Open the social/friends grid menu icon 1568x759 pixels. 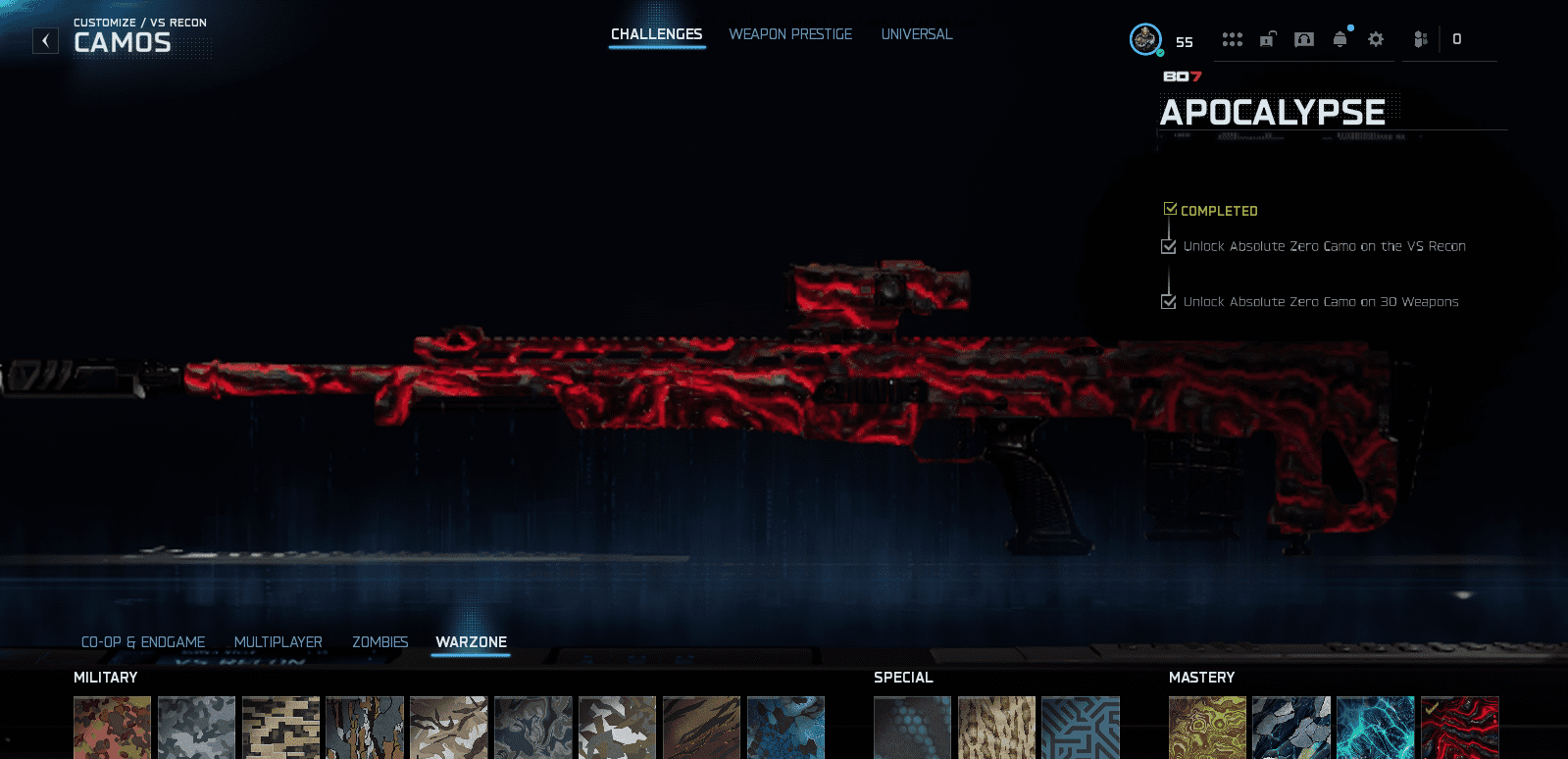pyautogui.click(x=1233, y=39)
